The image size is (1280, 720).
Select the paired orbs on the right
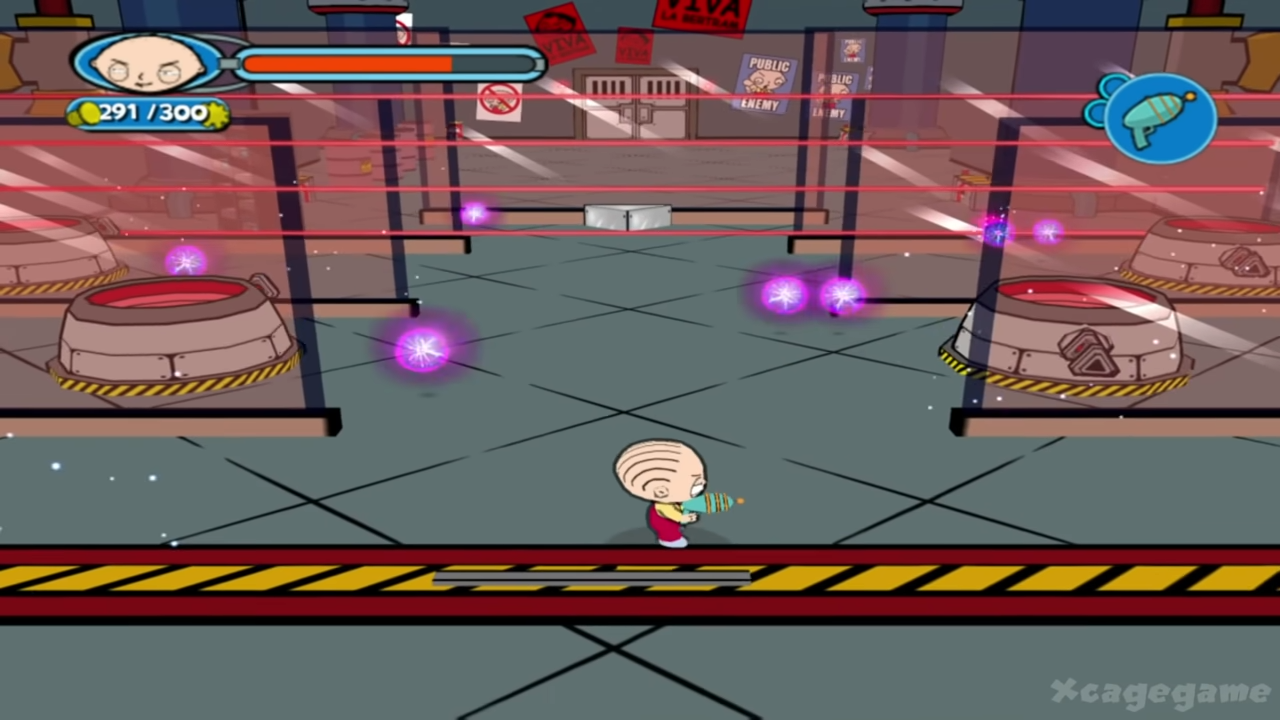point(812,293)
